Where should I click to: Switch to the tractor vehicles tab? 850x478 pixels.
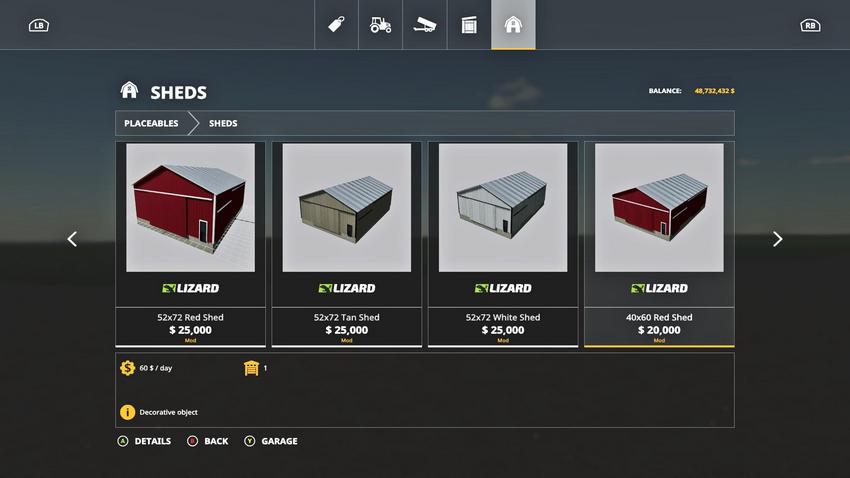[x=381, y=25]
